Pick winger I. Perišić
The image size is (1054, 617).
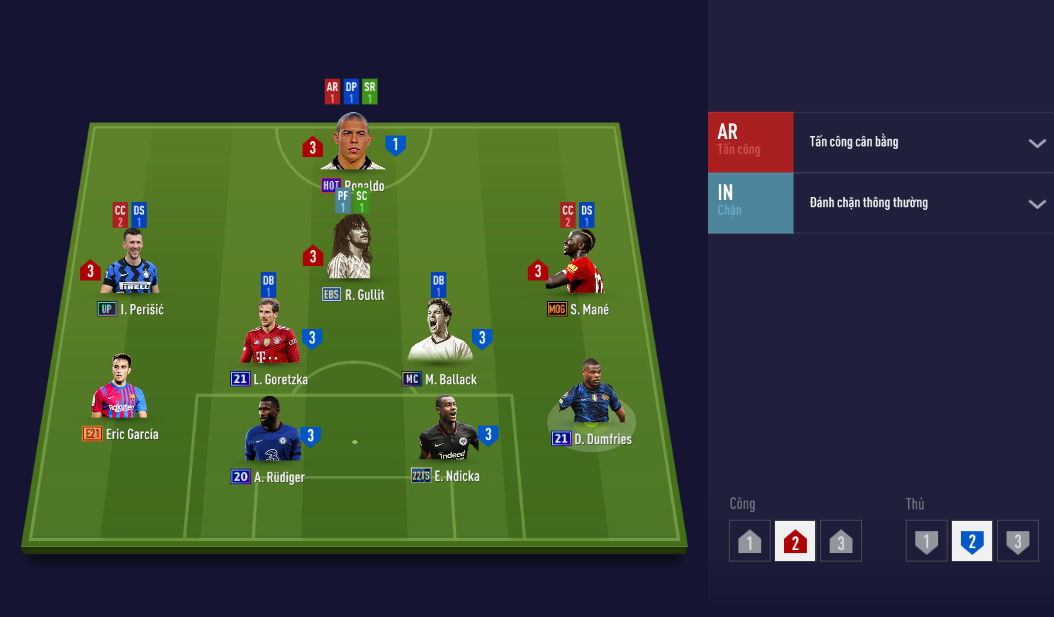(x=130, y=263)
